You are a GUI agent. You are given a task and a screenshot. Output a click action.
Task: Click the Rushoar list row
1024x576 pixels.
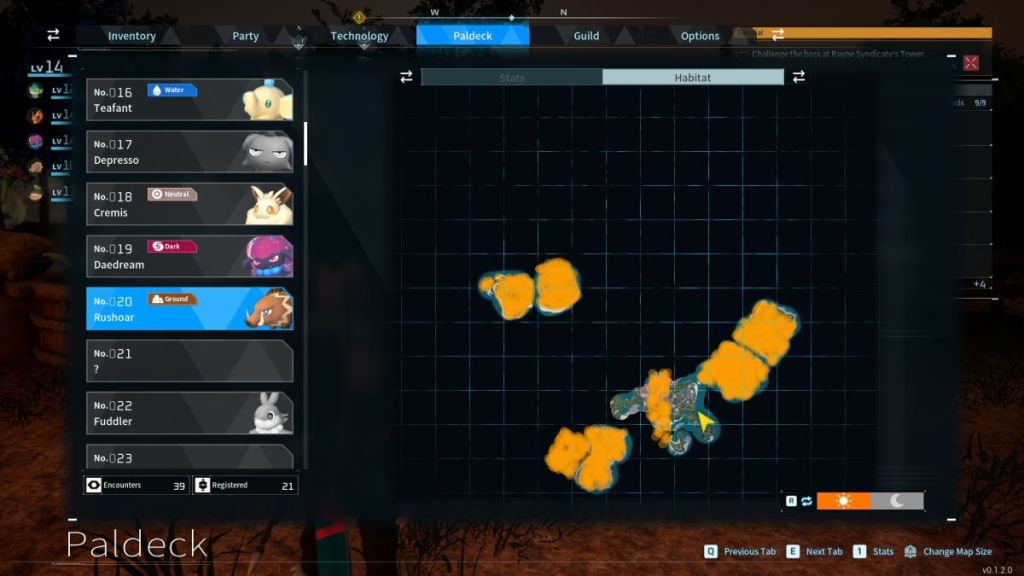[x=189, y=309]
